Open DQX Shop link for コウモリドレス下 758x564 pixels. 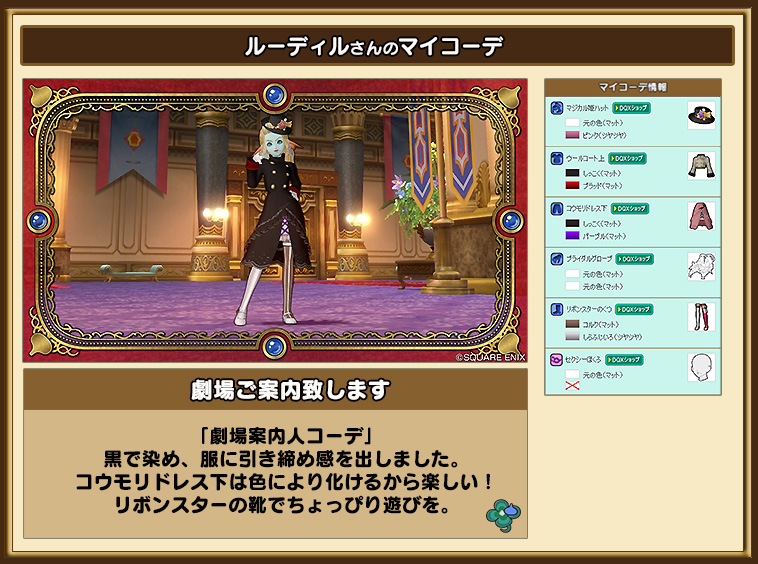pos(632,208)
